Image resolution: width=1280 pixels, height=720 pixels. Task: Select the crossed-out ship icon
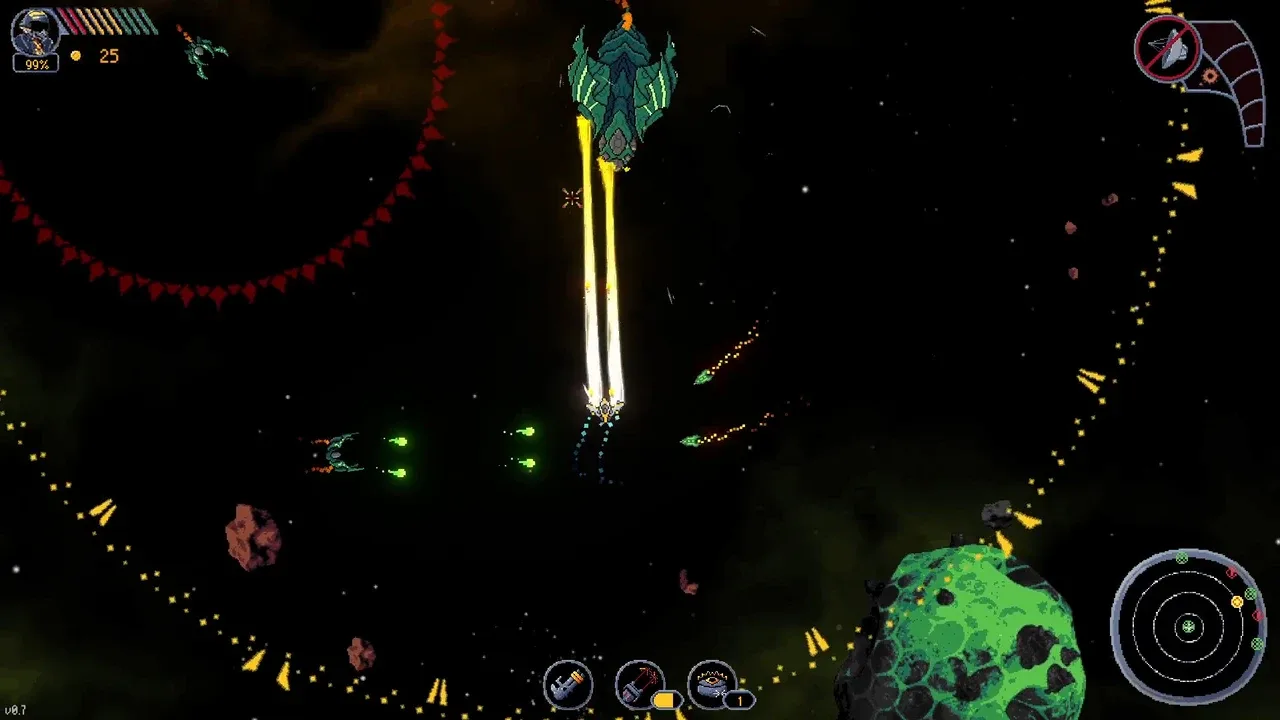tap(1167, 47)
